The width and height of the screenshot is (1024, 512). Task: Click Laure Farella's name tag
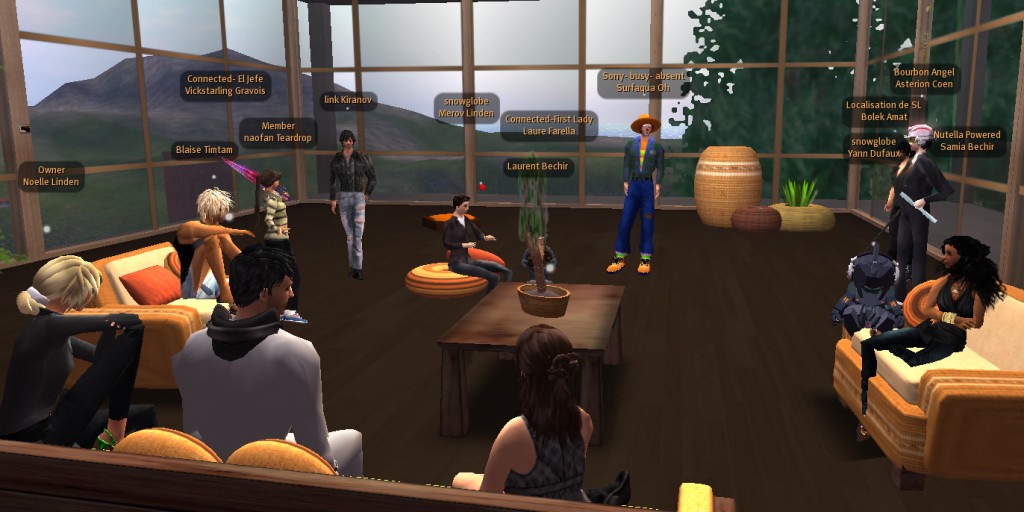click(x=548, y=125)
